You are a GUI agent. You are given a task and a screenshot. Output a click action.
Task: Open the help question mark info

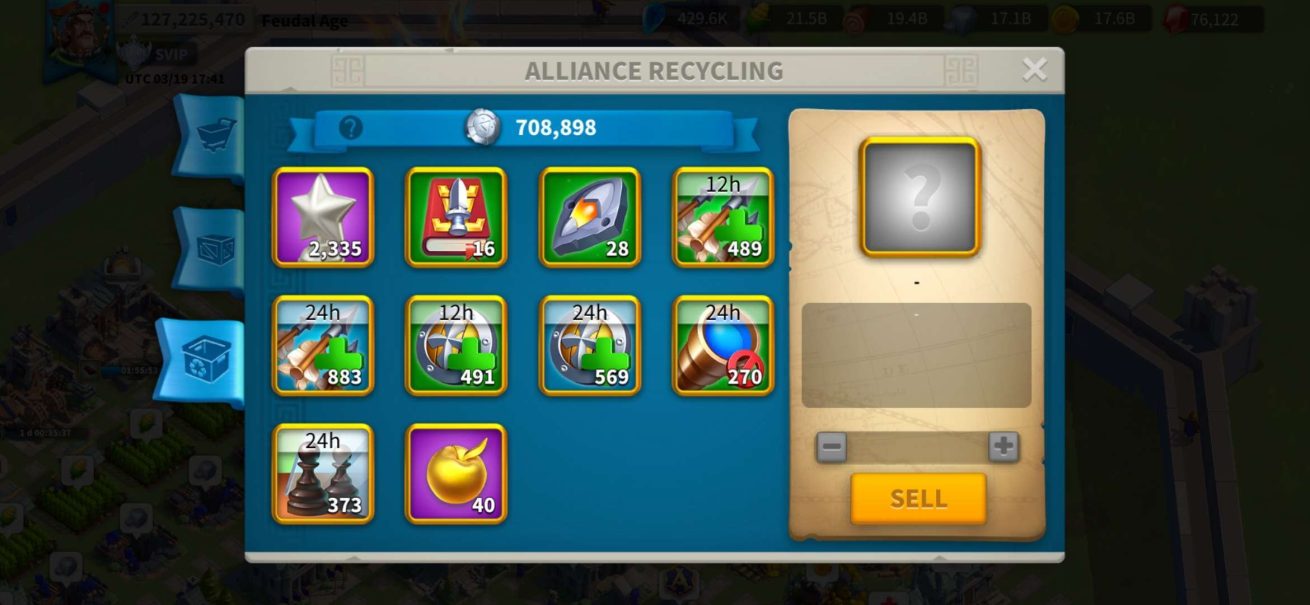350,128
